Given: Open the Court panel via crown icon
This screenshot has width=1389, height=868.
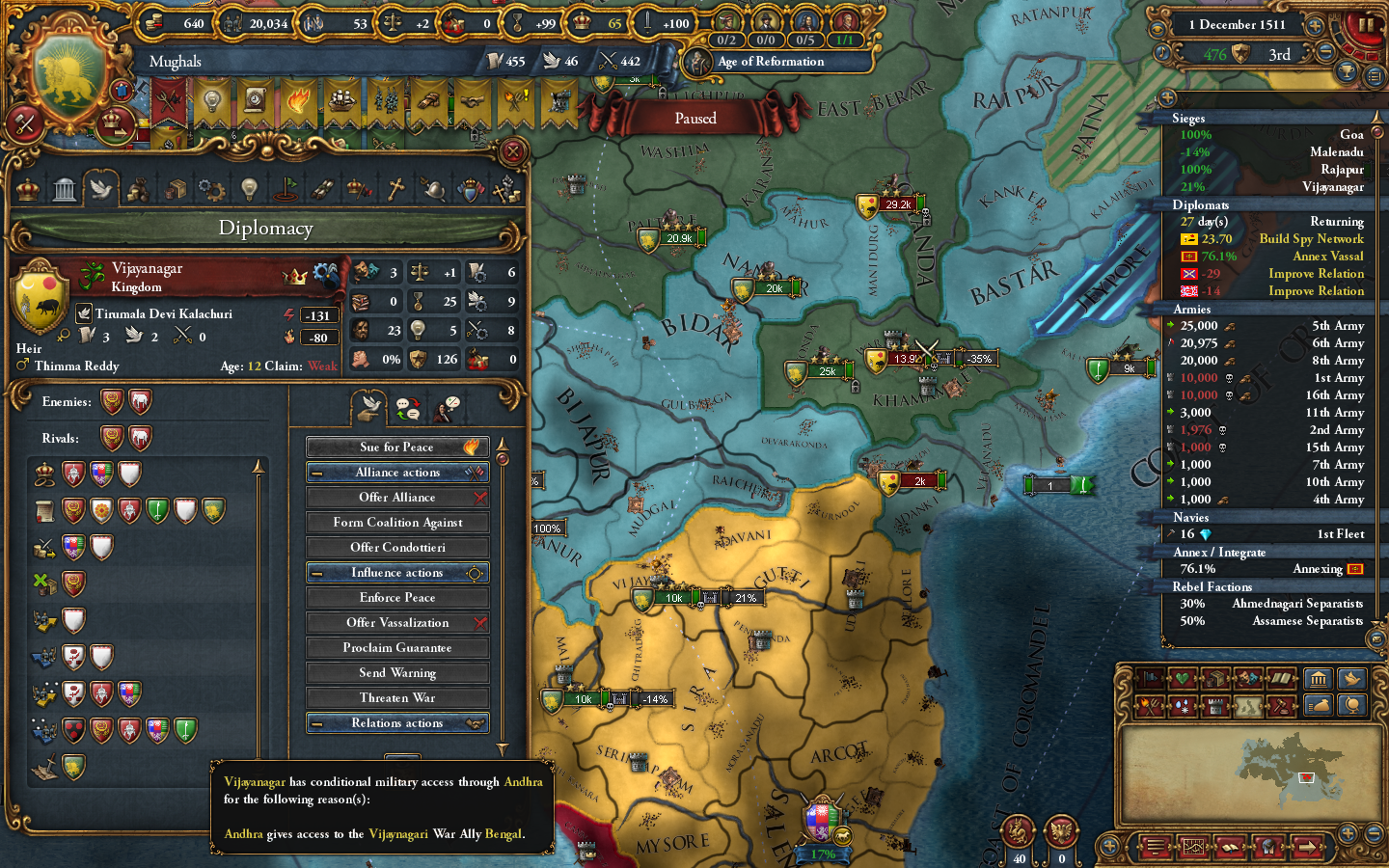Looking at the screenshot, I should click(x=26, y=188).
